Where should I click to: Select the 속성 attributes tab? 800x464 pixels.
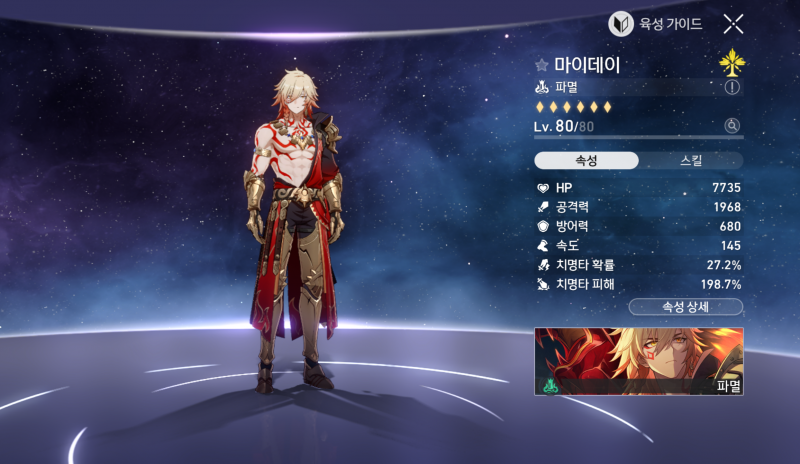pyautogui.click(x=586, y=161)
